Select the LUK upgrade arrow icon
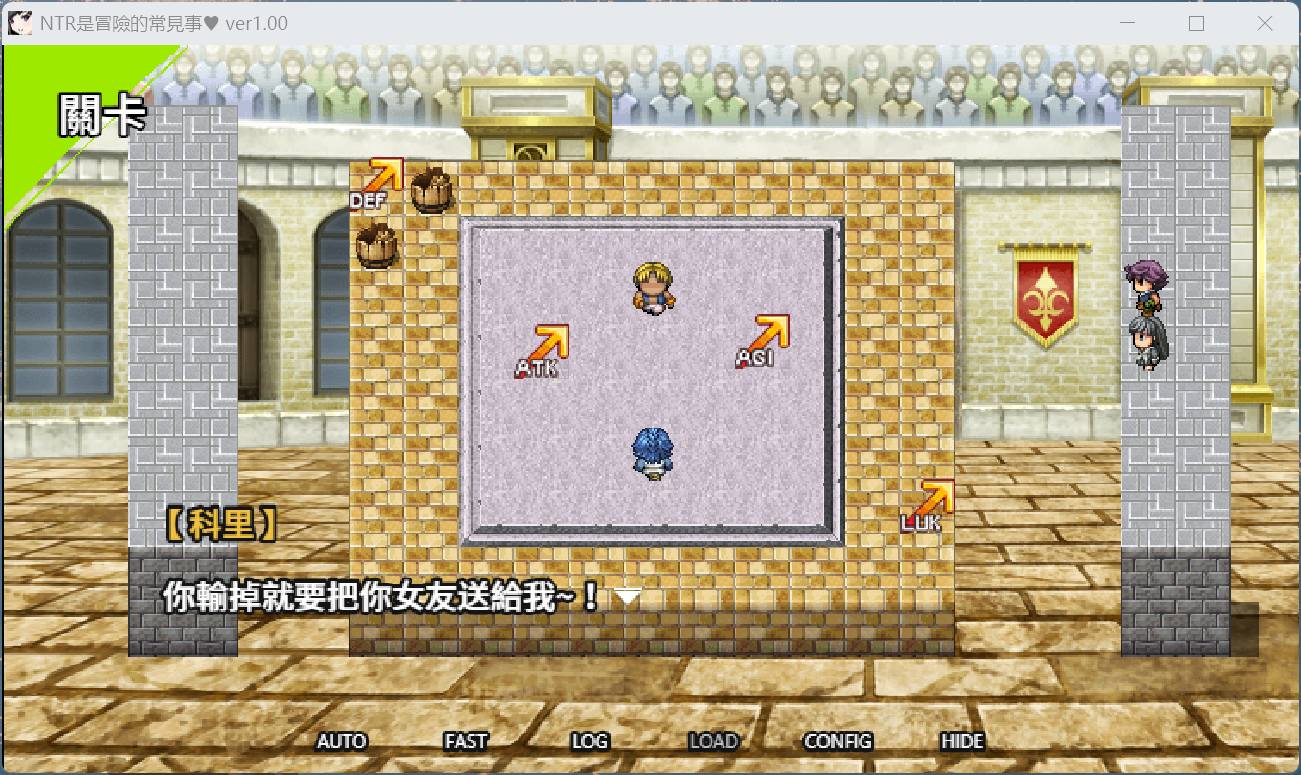Viewport: 1301px width, 775px height. click(x=934, y=495)
